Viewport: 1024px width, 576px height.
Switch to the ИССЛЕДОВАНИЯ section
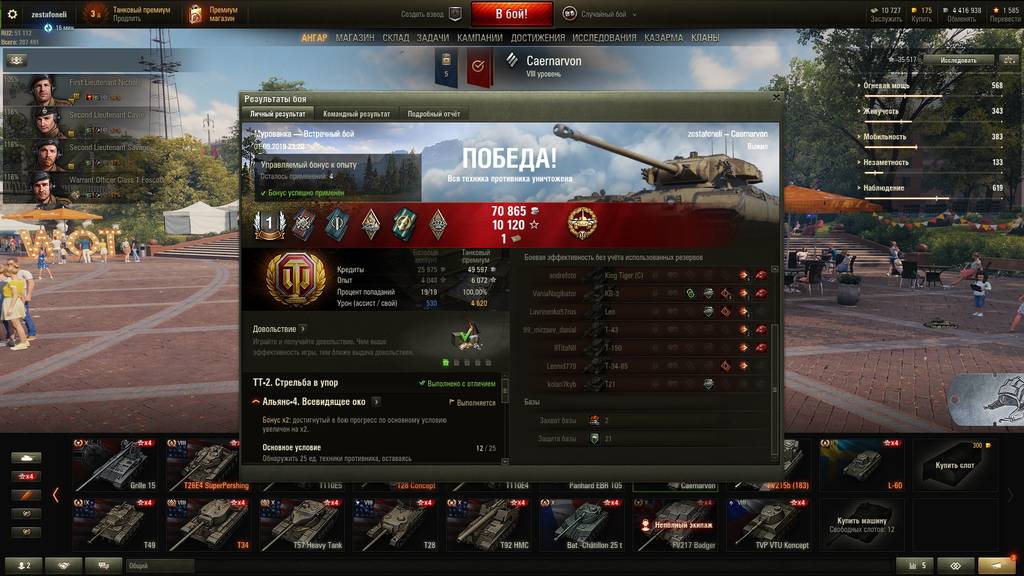coord(604,38)
